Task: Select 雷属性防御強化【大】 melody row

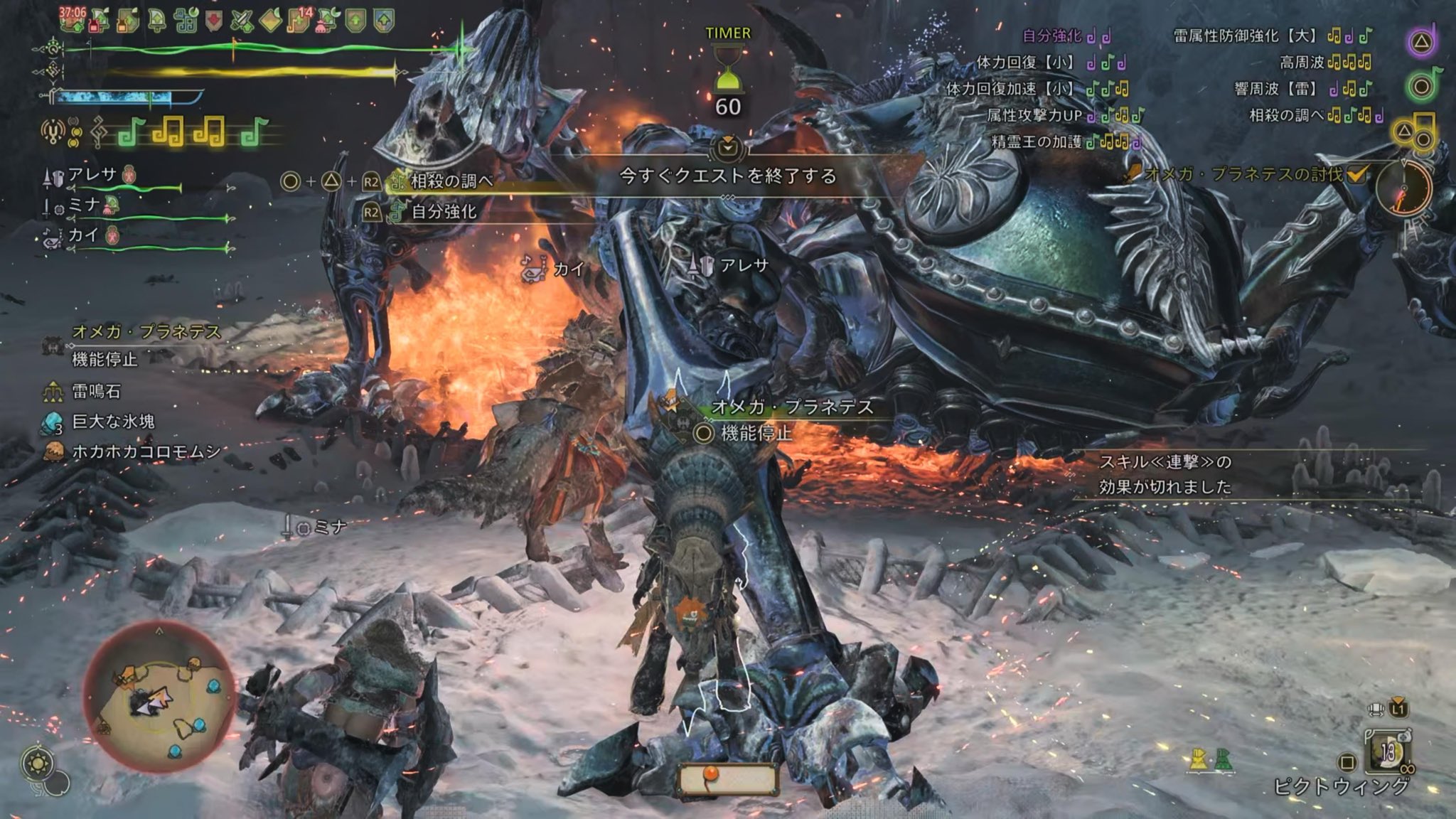Action: pos(1246,36)
